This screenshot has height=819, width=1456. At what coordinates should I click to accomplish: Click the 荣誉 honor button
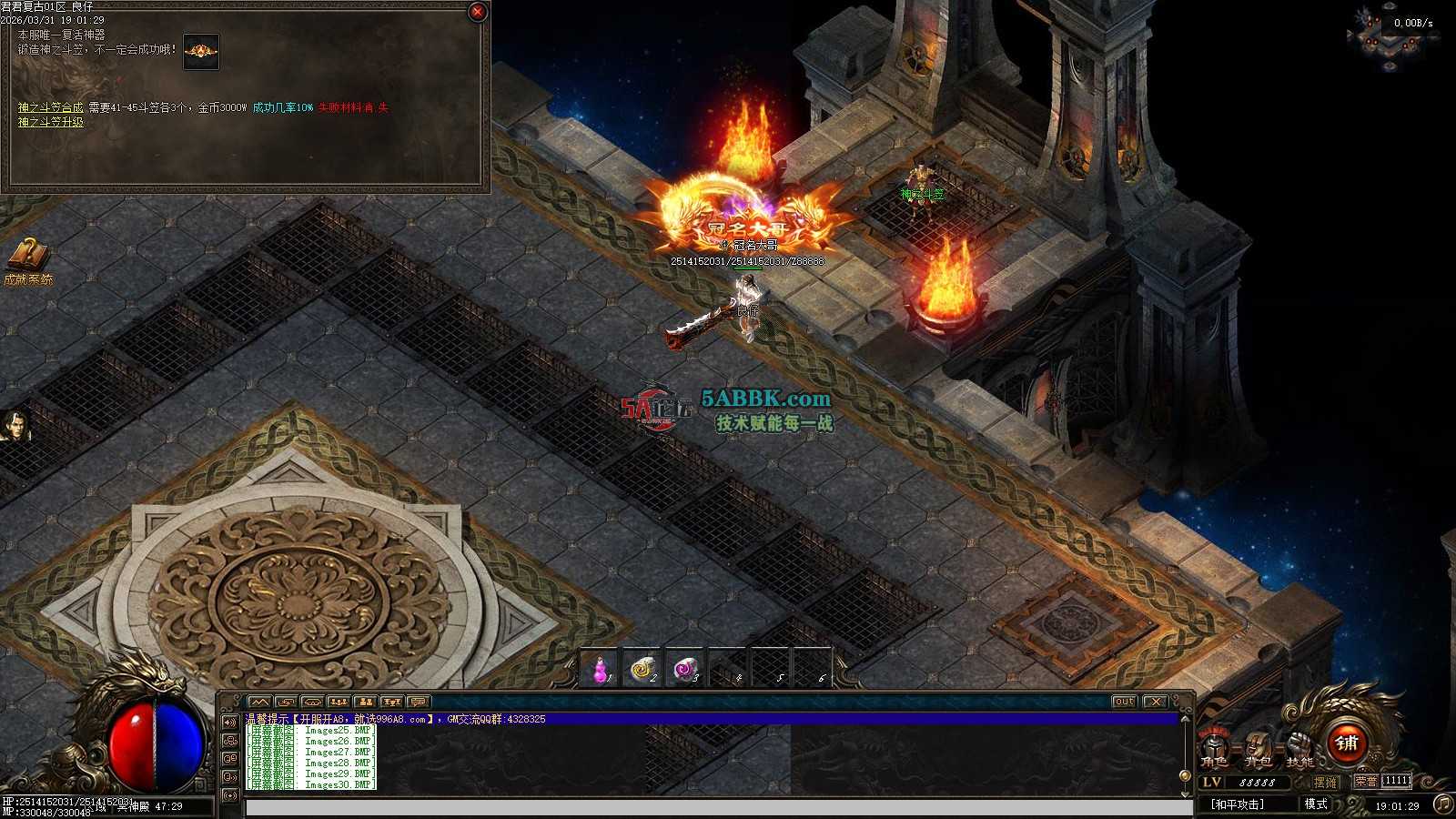[x=1366, y=782]
